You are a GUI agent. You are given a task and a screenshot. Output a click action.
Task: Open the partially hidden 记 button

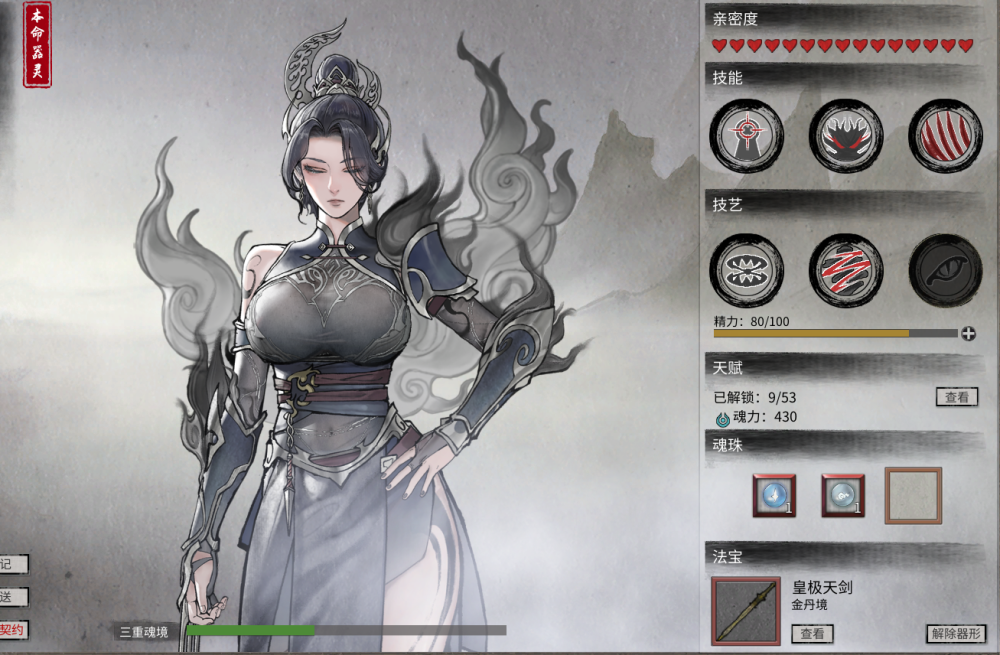pyautogui.click(x=10, y=564)
